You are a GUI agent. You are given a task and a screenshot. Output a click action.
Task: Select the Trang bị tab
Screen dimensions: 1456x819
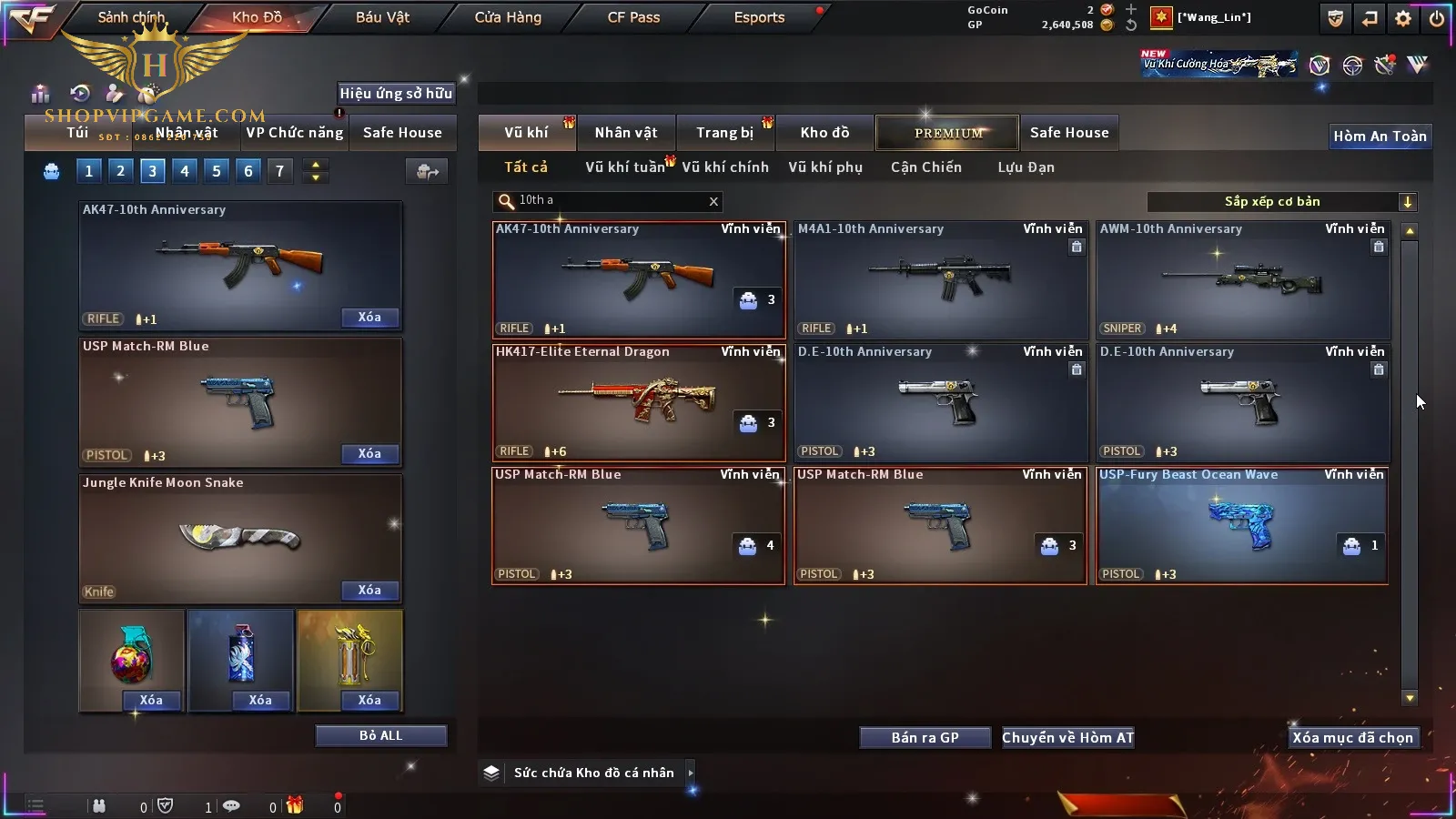tap(724, 133)
